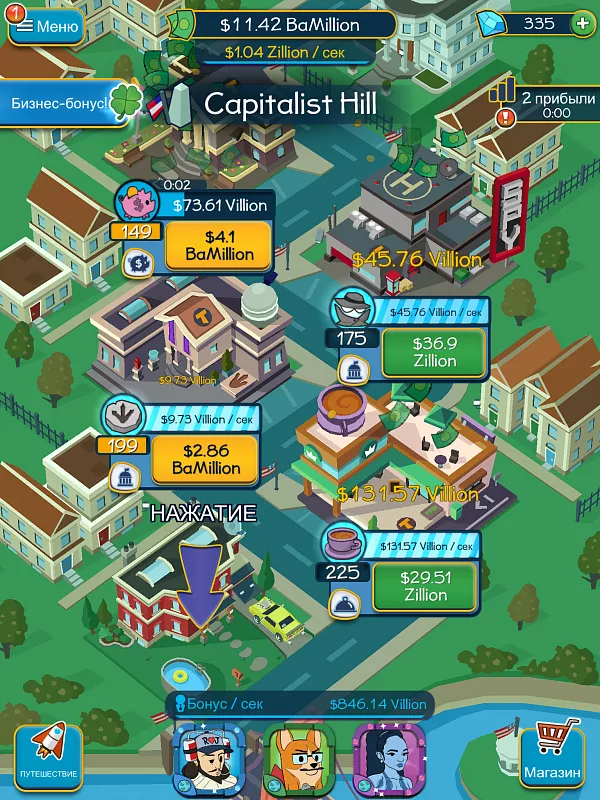Purchase the $29.51 Zillion upgrade

(x=425, y=586)
